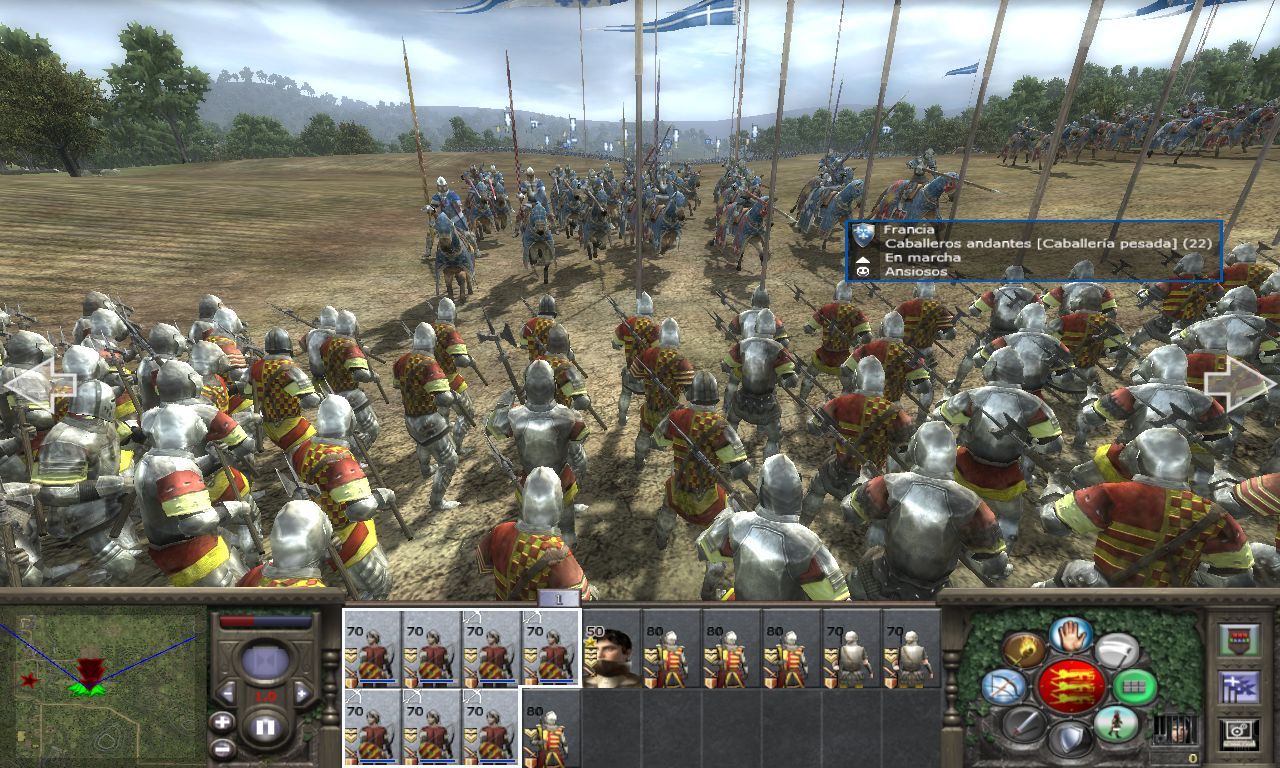This screenshot has height=768, width=1280.
Task: Toggle fire arrows with the flaming torch icon
Action: tap(1023, 650)
